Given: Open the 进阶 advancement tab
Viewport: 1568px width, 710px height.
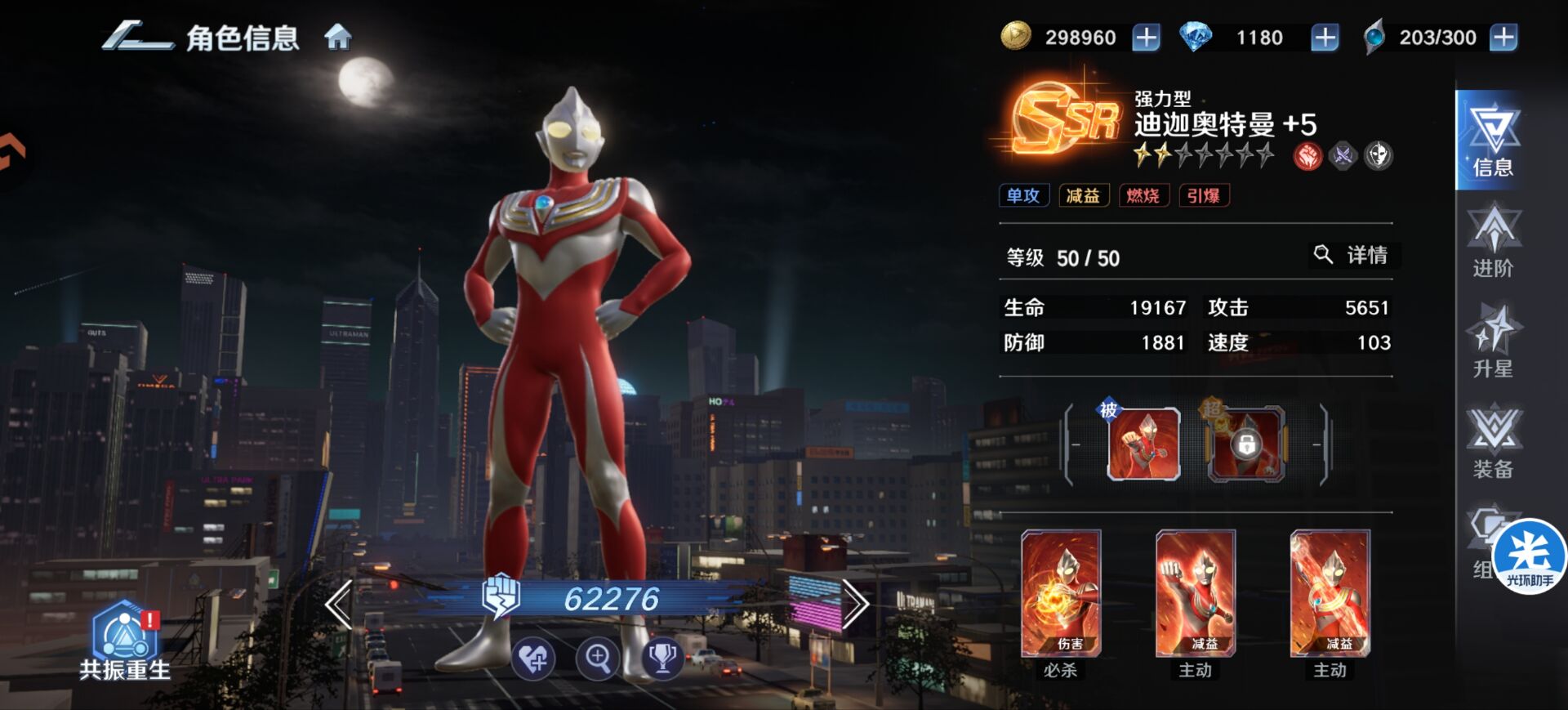Looking at the screenshot, I should point(1492,242).
